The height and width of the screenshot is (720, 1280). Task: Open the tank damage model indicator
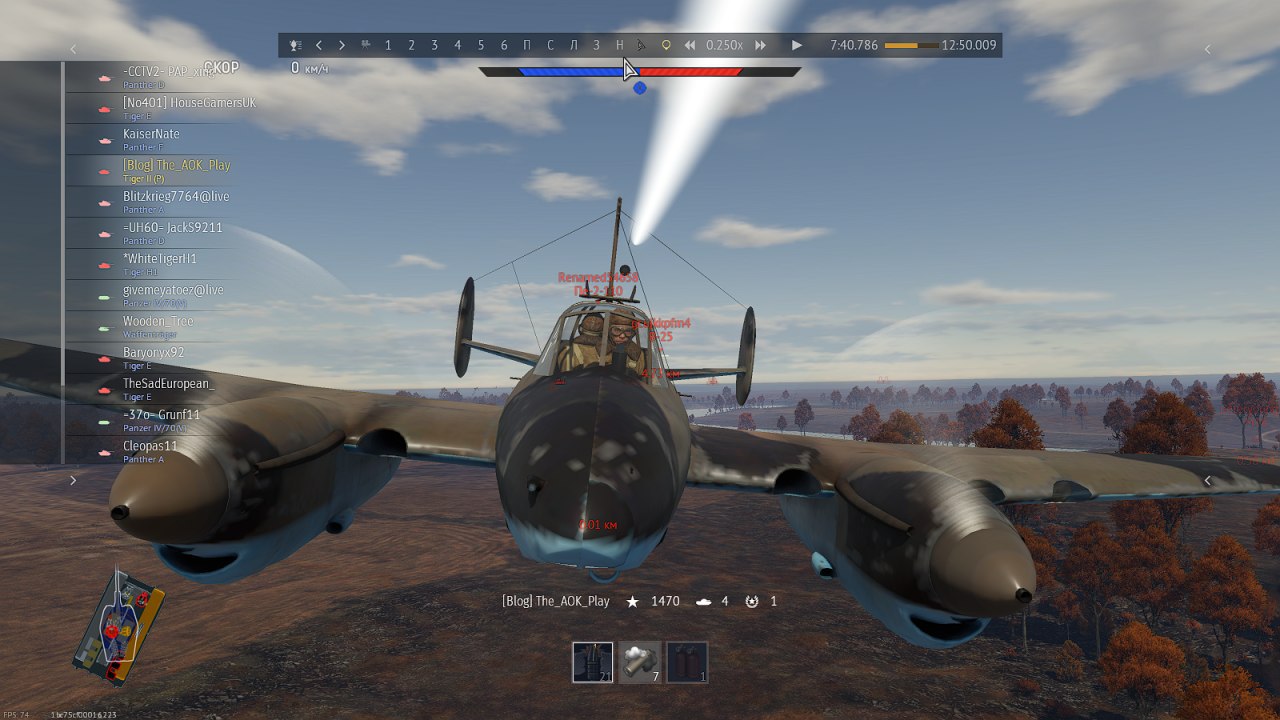coord(120,628)
